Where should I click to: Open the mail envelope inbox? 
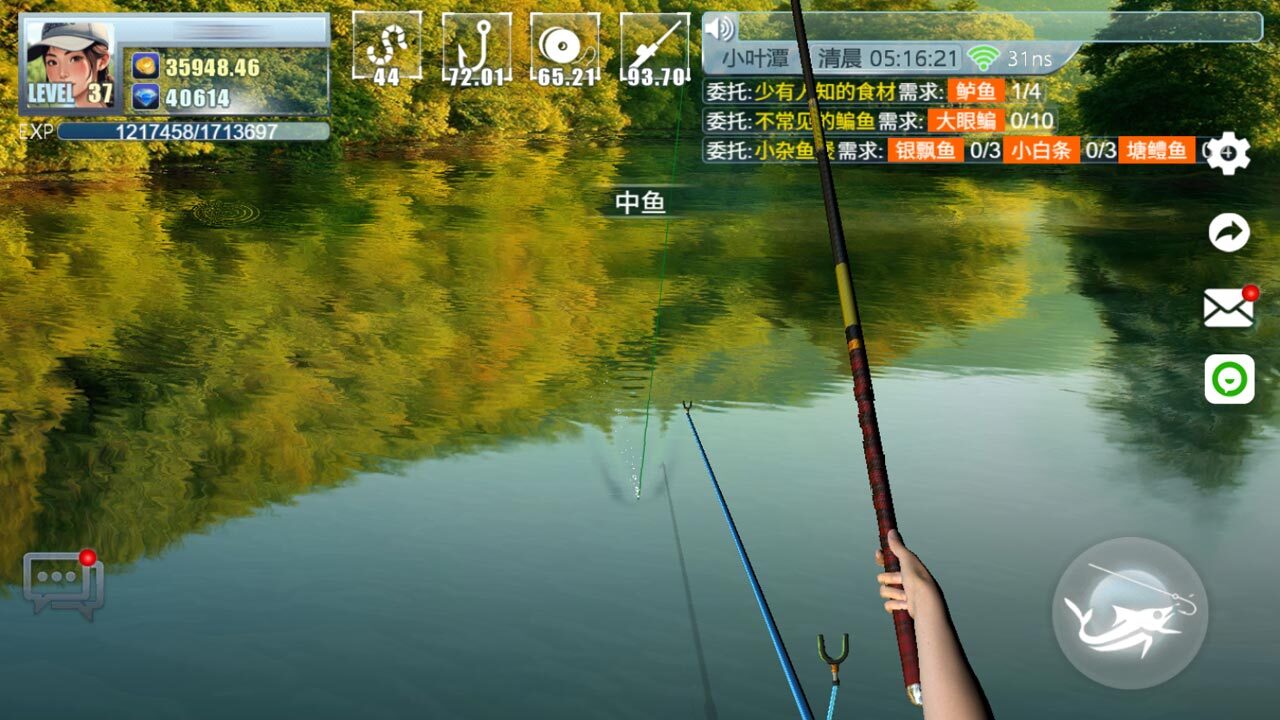[x=1229, y=308]
